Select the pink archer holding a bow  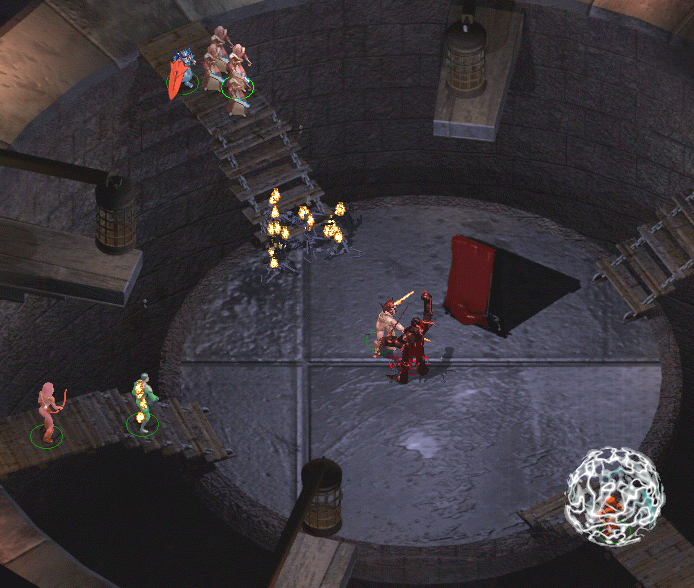pyautogui.click(x=46, y=410)
